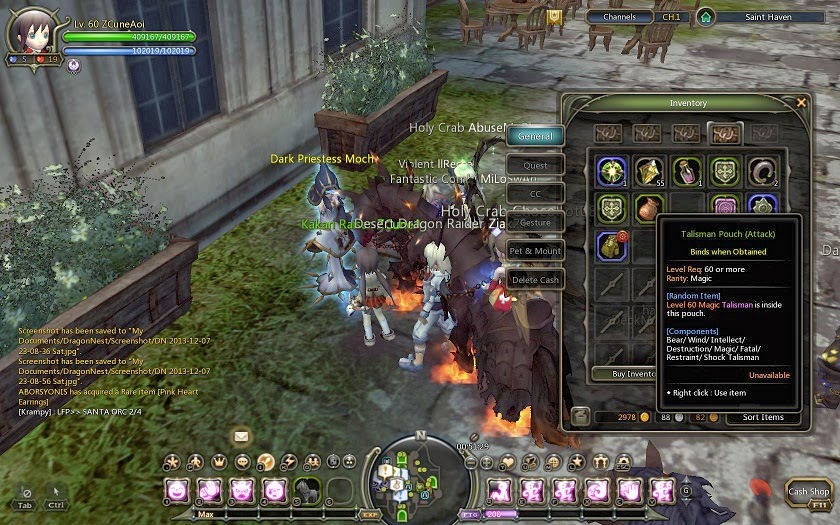840x525 pixels.
Task: Select the silver ring item slot
Action: tap(764, 171)
